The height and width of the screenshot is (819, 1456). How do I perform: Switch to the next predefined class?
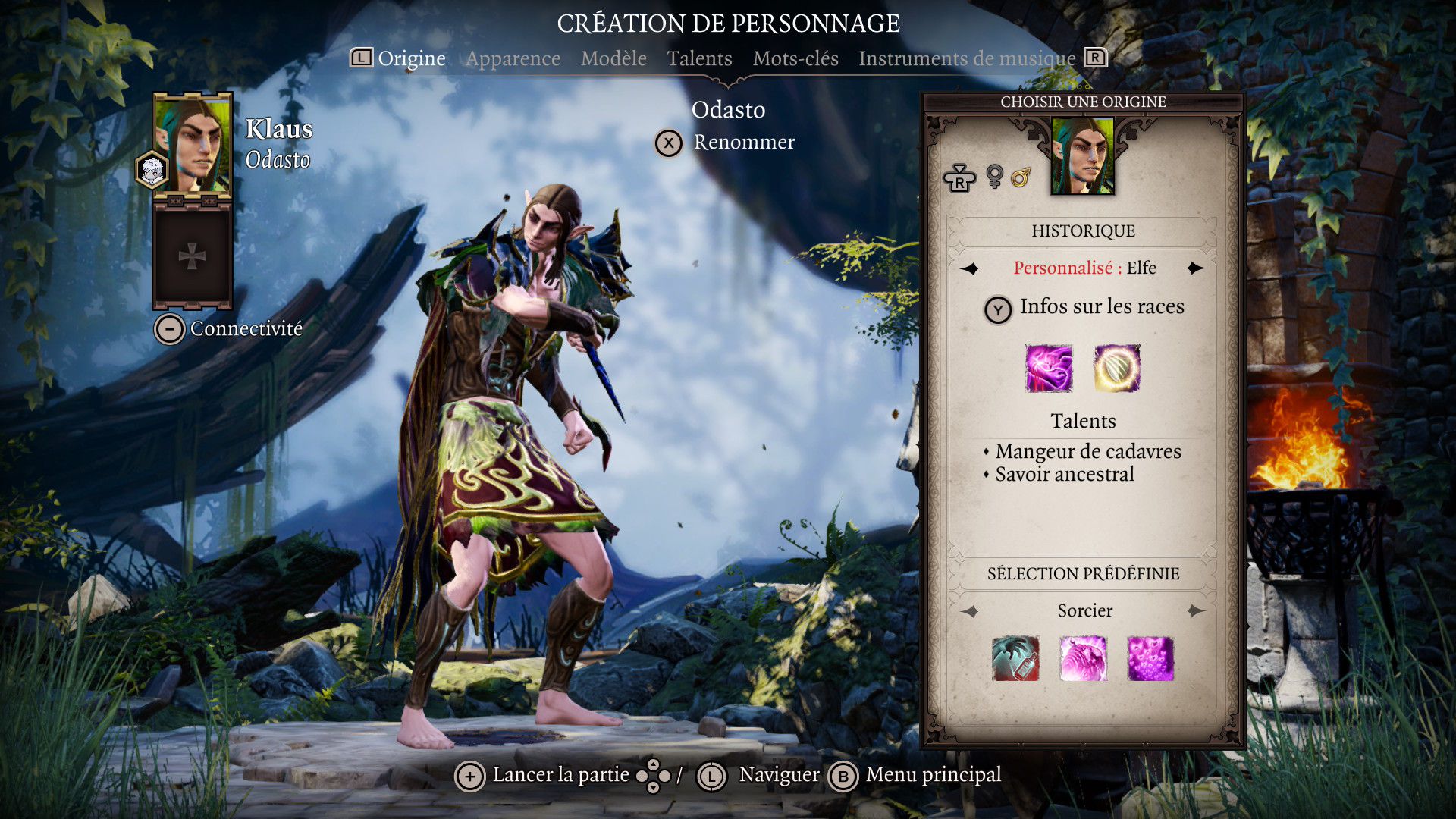tap(1196, 611)
